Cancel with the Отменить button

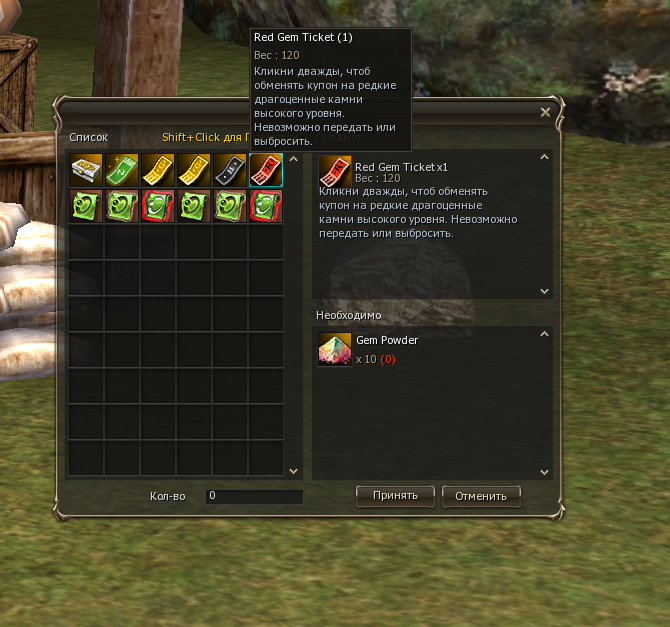click(481, 495)
